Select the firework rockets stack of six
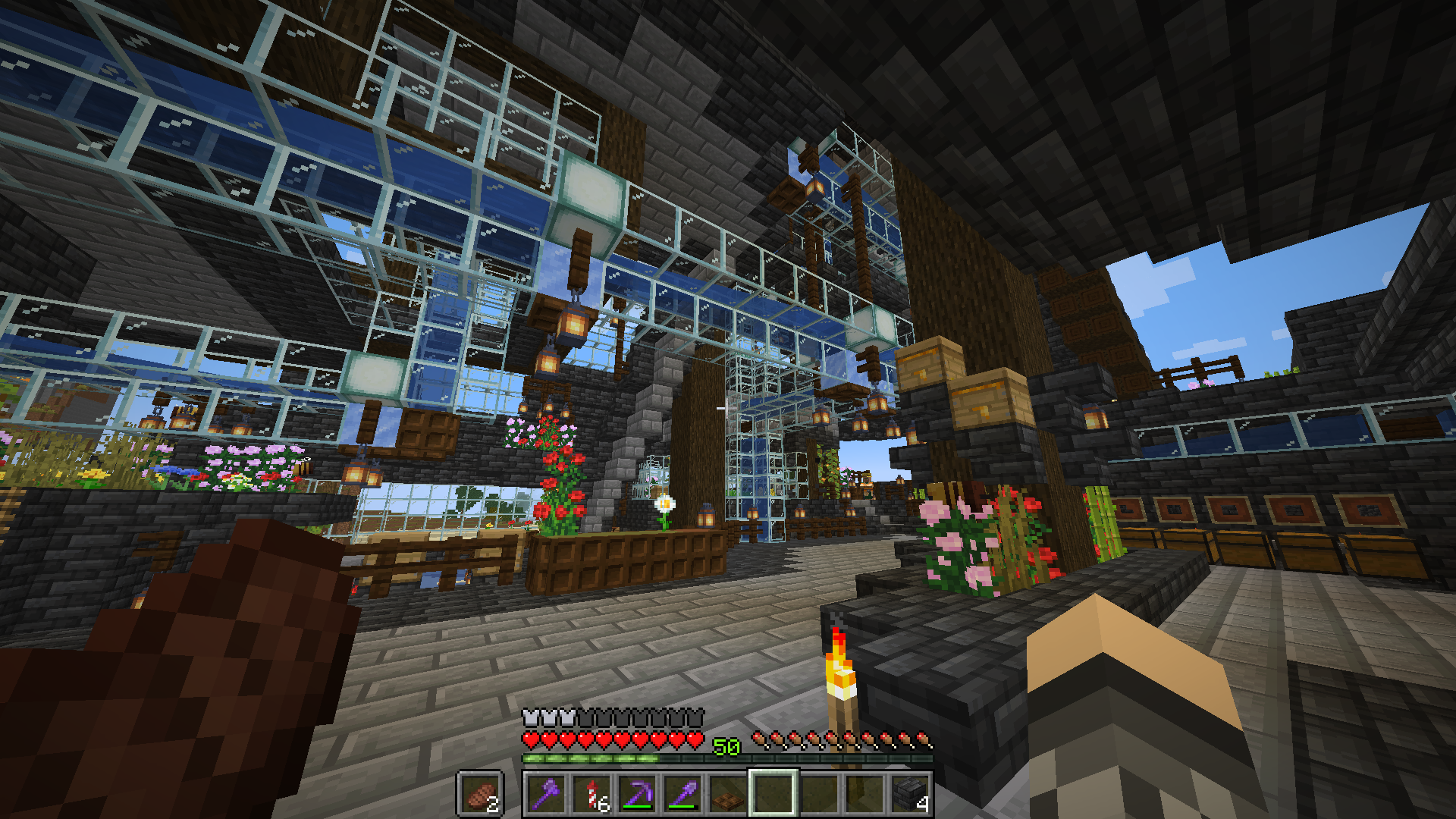Viewport: 1456px width, 819px height. (593, 792)
